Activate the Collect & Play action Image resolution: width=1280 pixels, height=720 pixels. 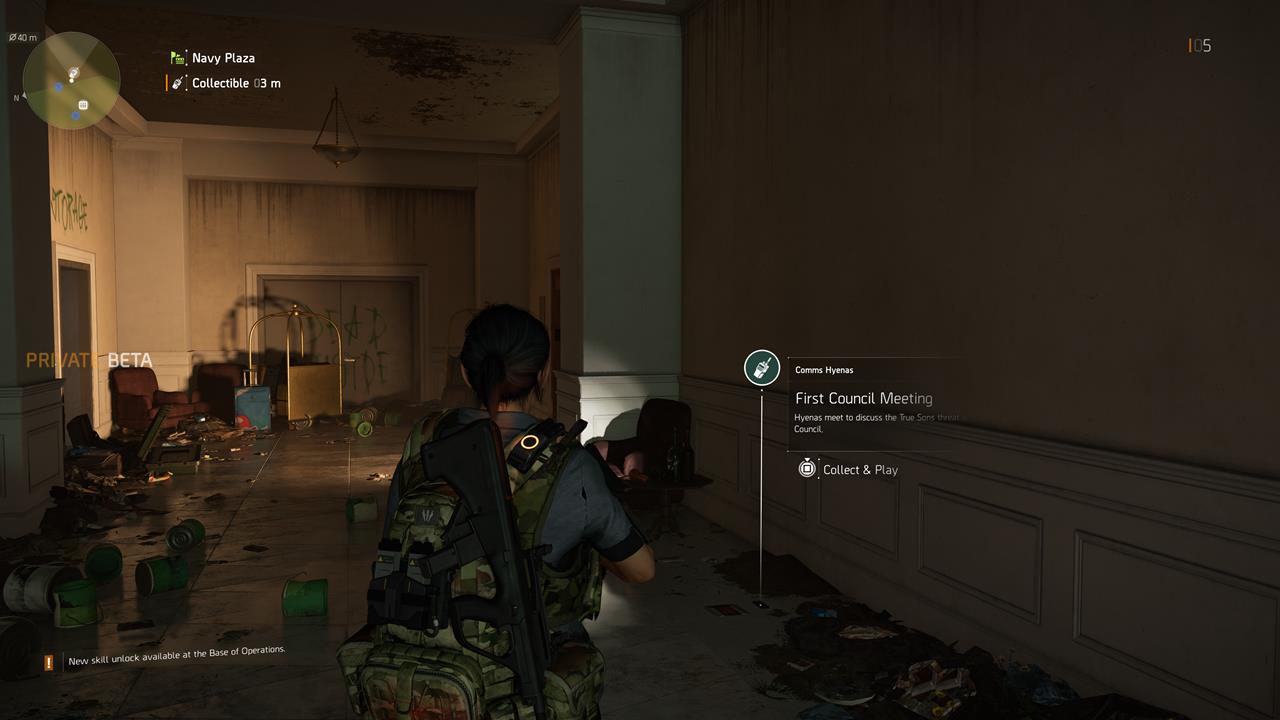click(849, 469)
